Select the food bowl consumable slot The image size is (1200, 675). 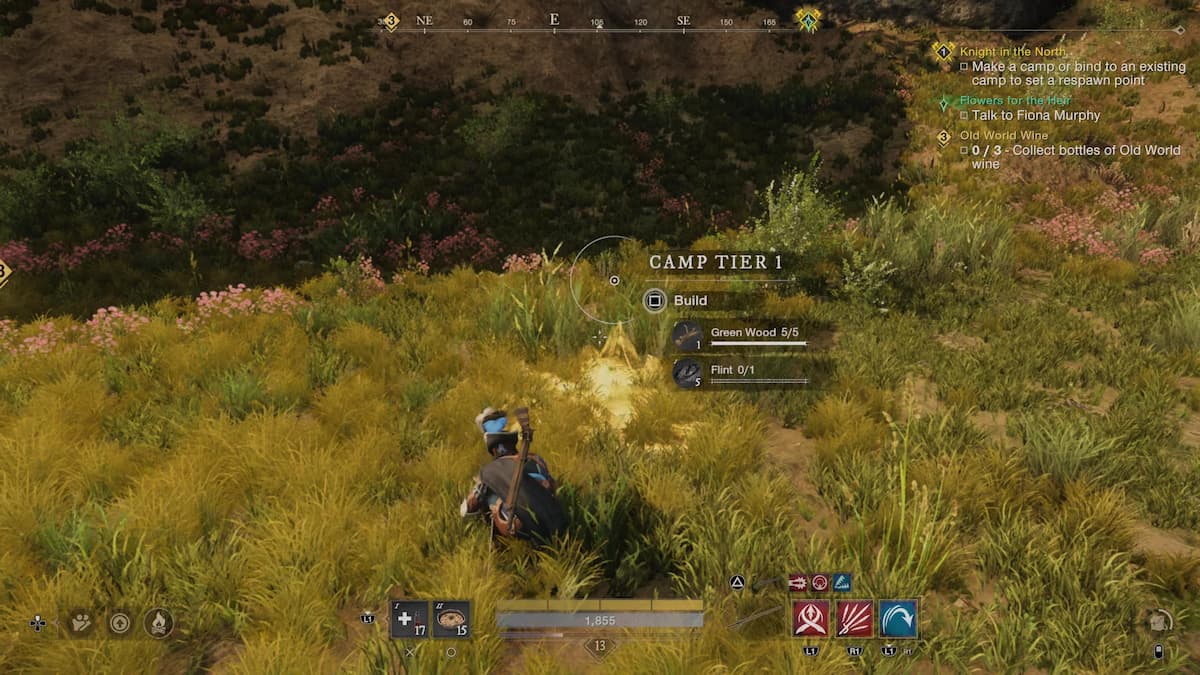coord(451,619)
